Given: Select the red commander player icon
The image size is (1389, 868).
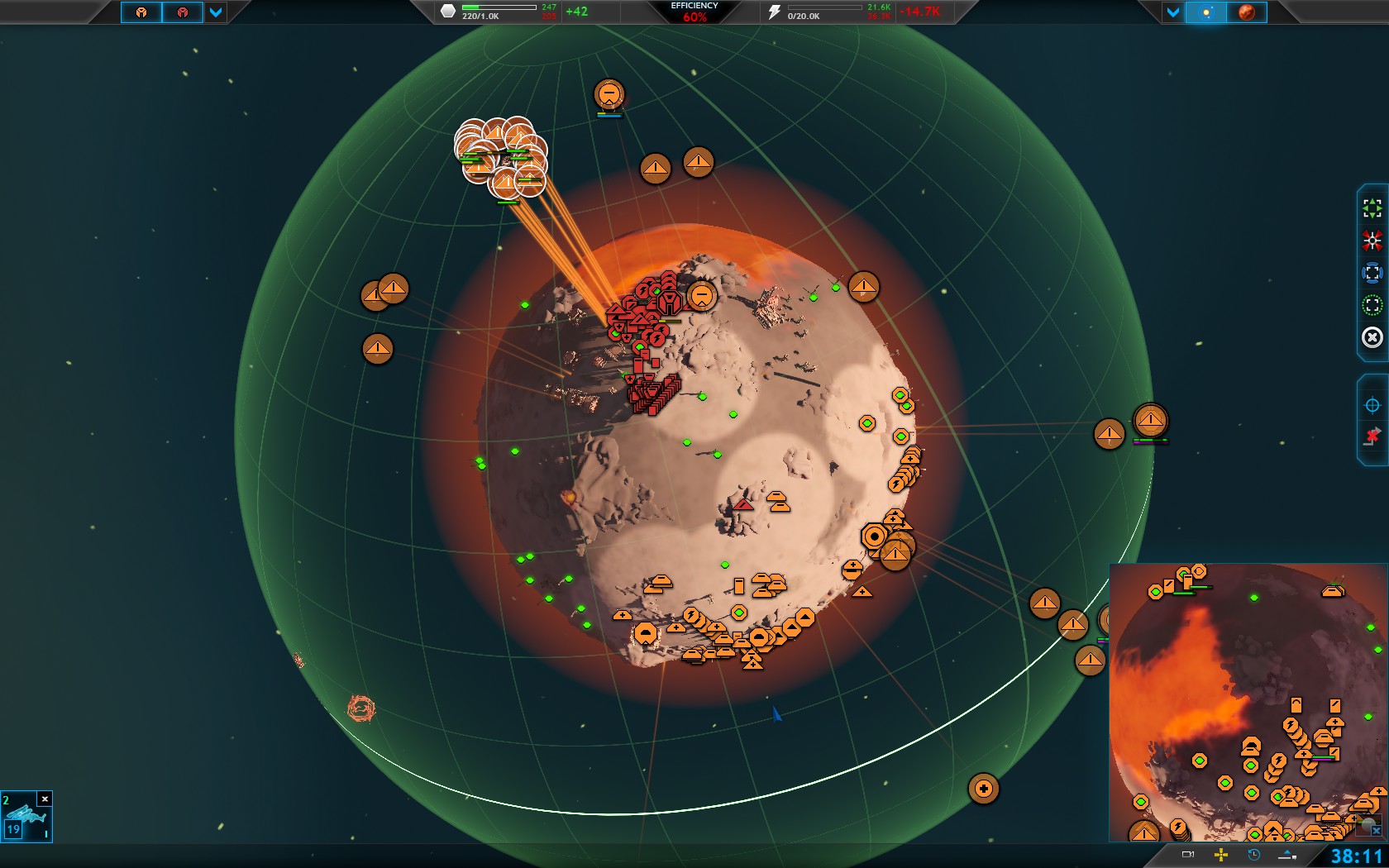Looking at the screenshot, I should (183, 12).
